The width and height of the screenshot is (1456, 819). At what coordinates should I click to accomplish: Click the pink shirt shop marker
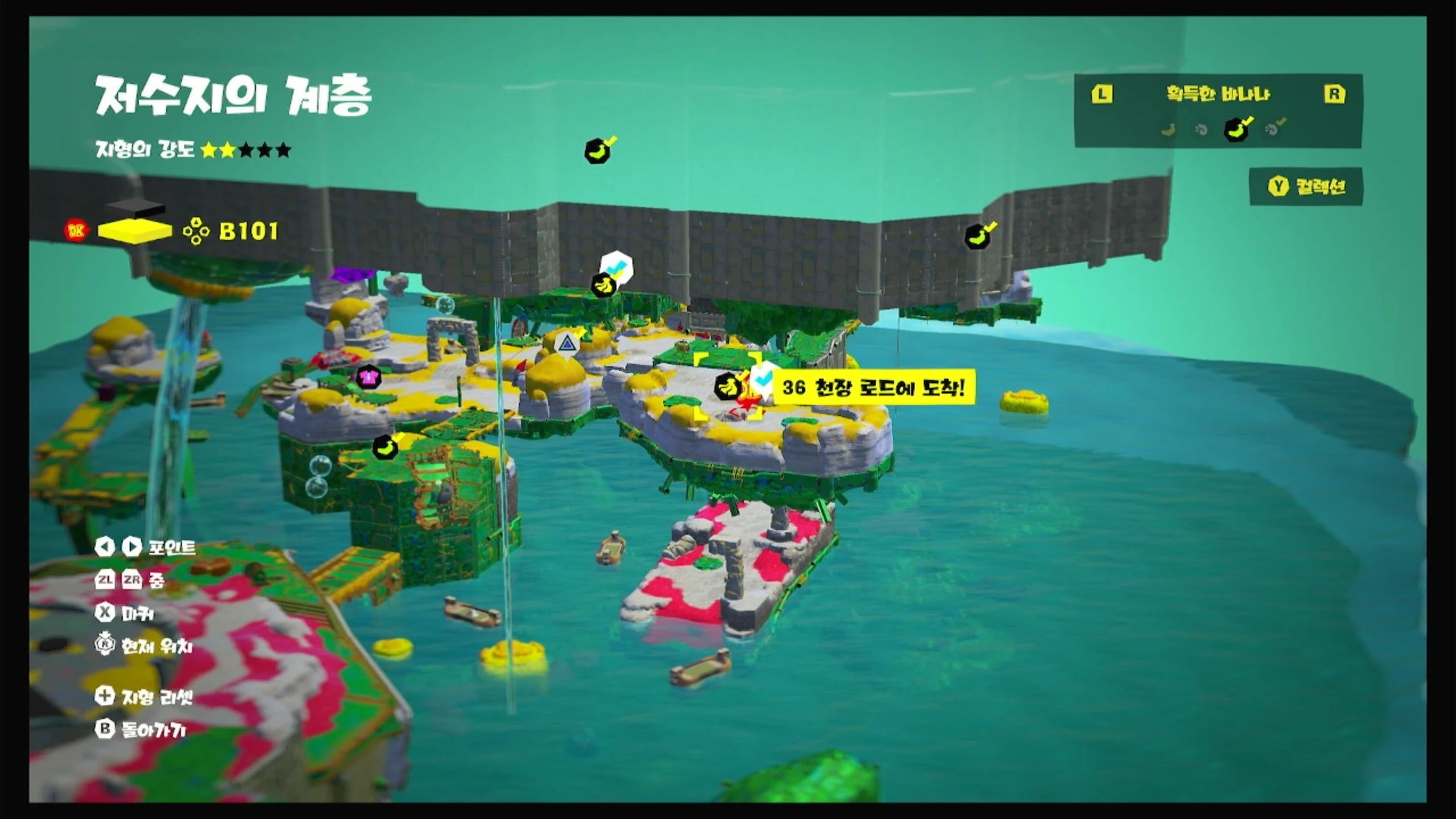tap(369, 377)
